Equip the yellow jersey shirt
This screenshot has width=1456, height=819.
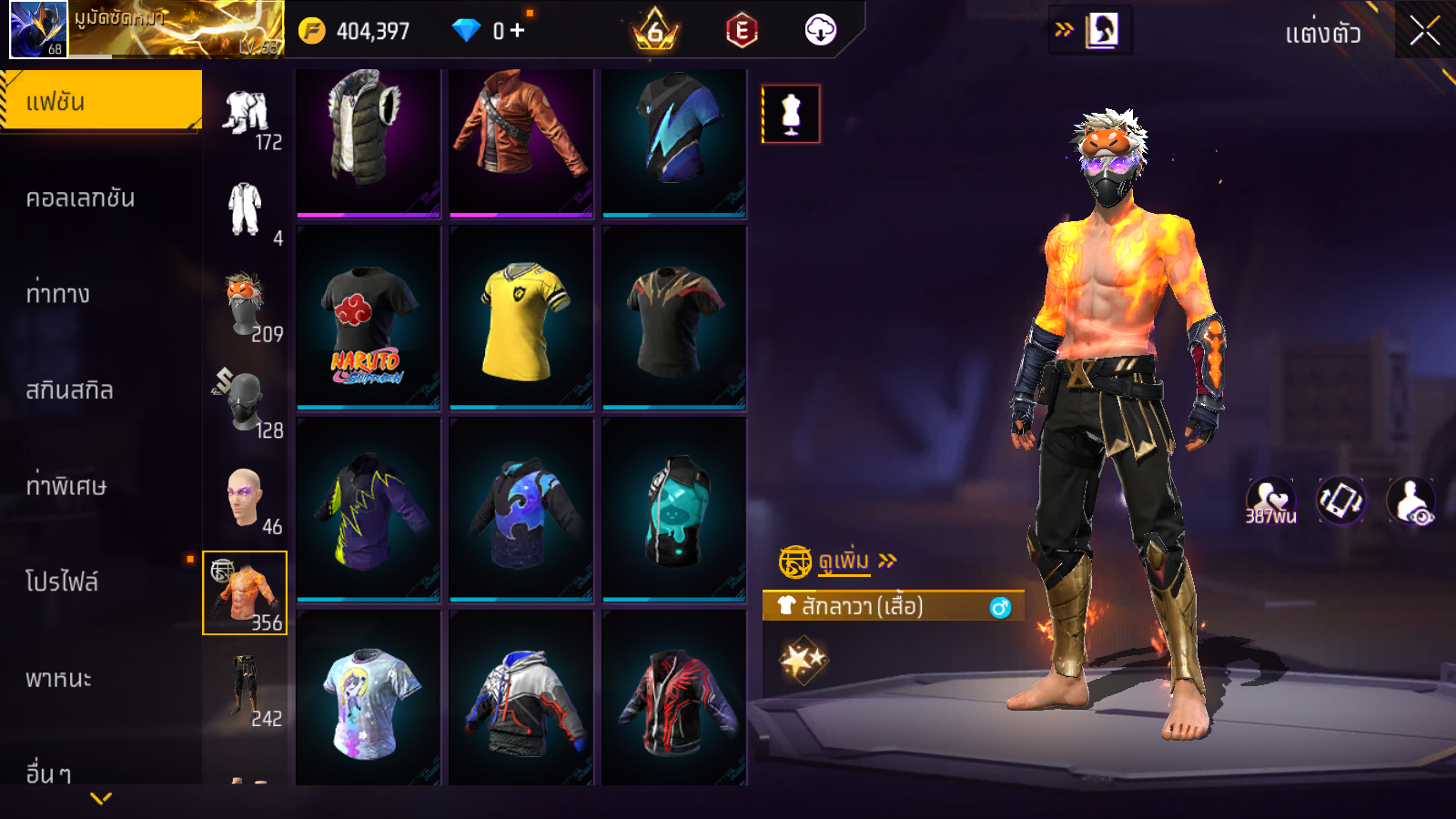[x=521, y=317]
